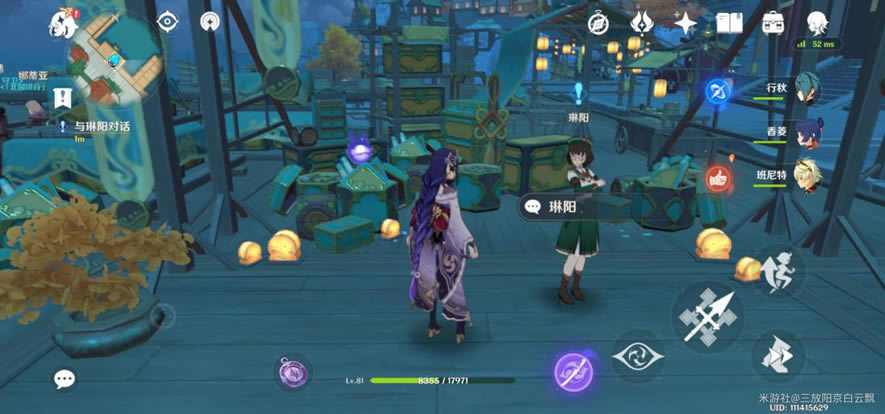Tap the quest banner icon below the minimap
The image size is (885, 414).
click(x=63, y=98)
